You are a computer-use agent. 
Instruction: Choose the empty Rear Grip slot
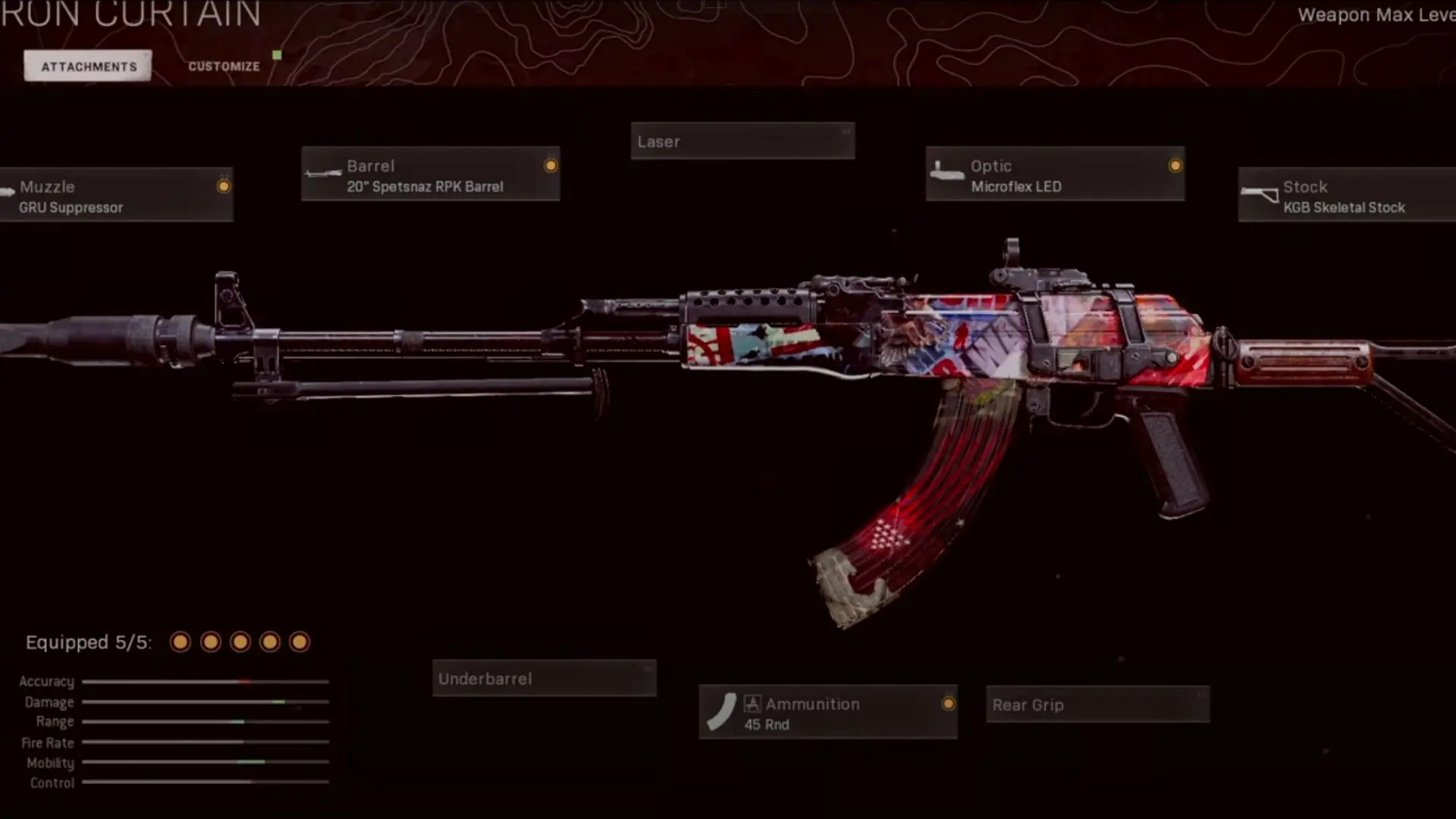click(1097, 705)
